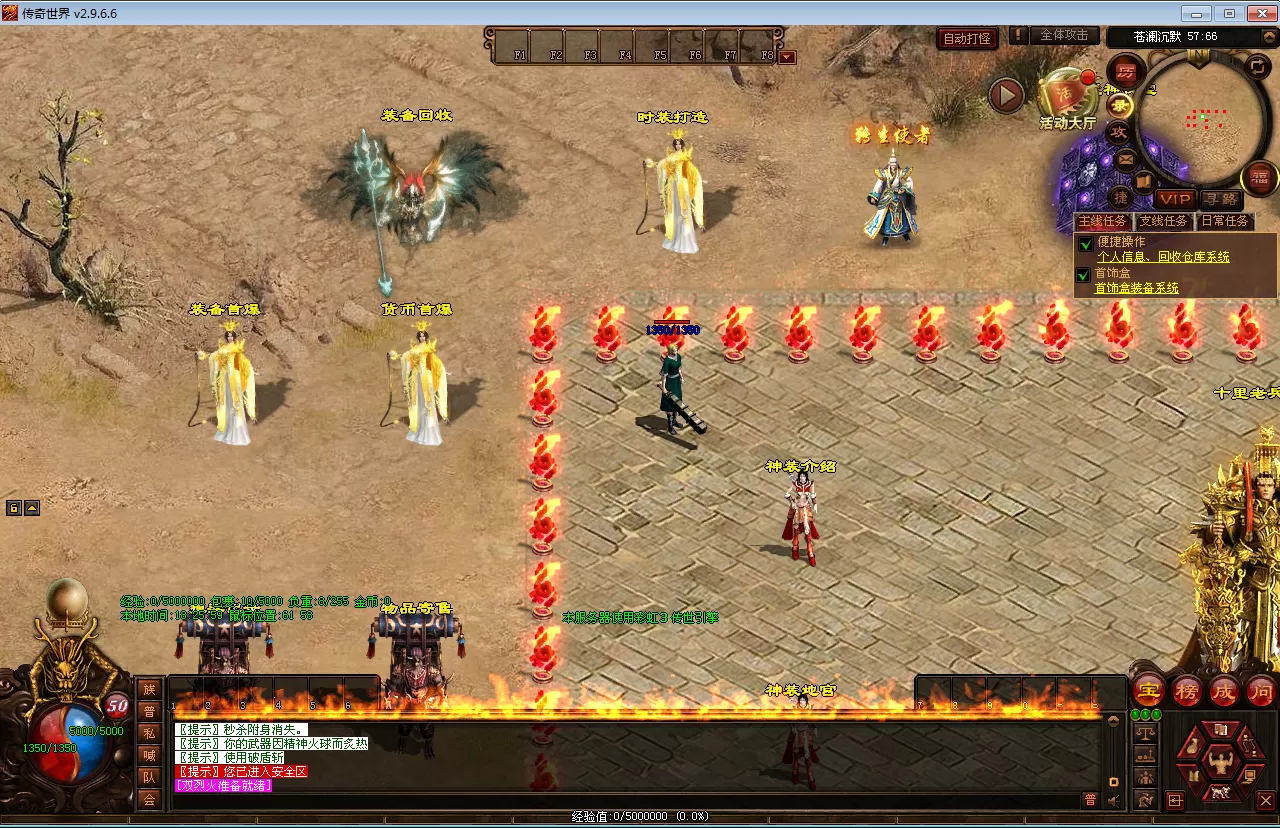Click the round 福 welfare button
The width and height of the screenshot is (1280, 828).
pos(1260,178)
